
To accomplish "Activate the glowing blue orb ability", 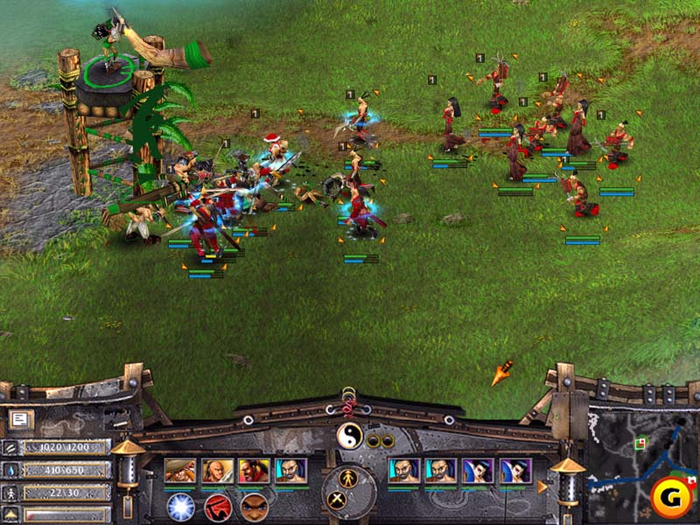I will pos(181,506).
